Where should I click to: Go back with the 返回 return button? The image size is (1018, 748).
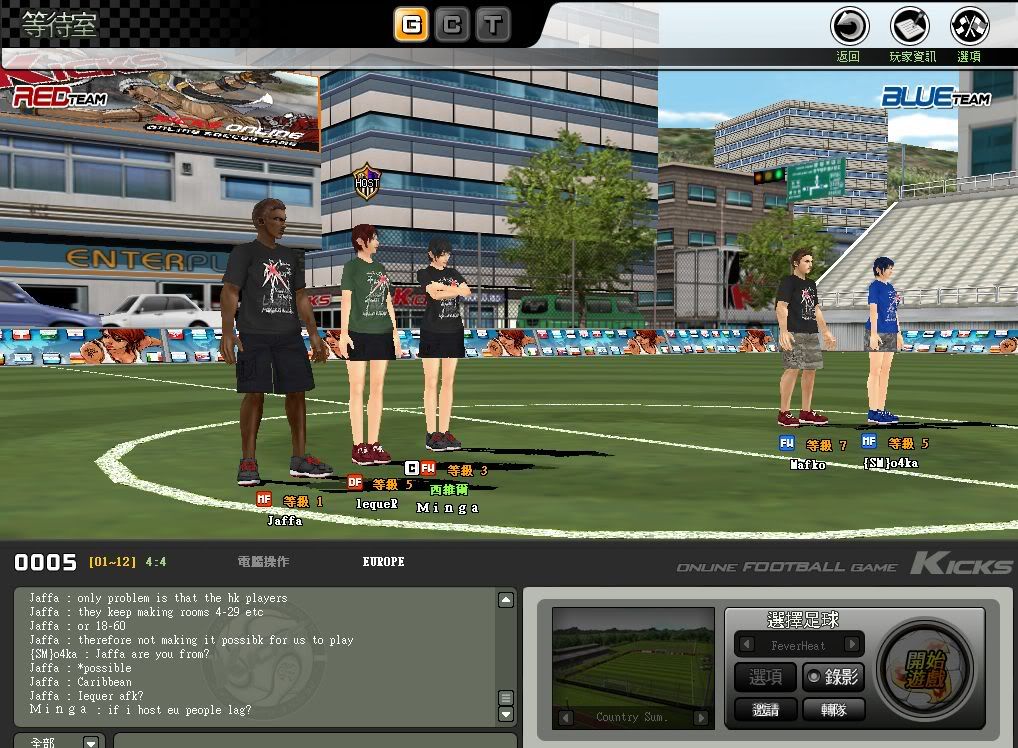[x=849, y=26]
